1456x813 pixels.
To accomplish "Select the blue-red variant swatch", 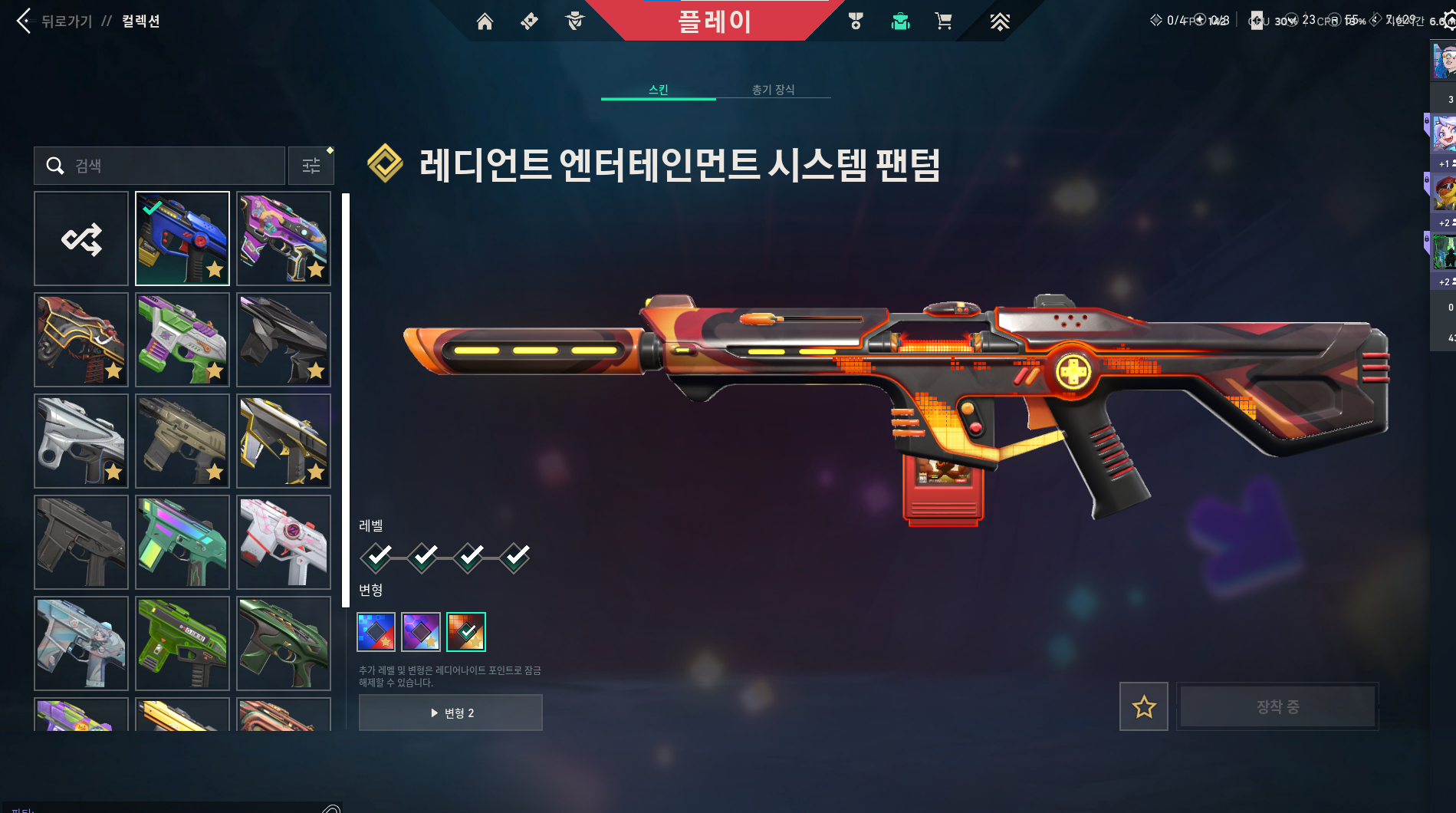I will click(376, 632).
